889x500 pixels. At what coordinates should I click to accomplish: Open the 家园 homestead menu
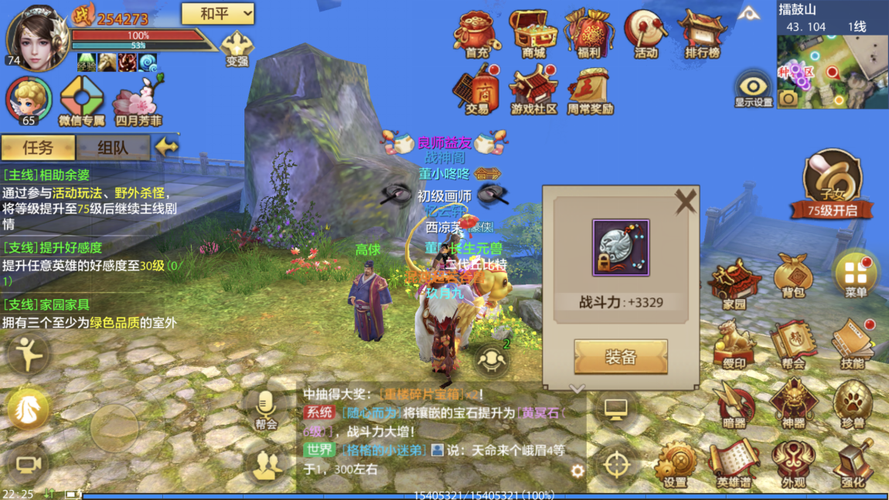[734, 282]
